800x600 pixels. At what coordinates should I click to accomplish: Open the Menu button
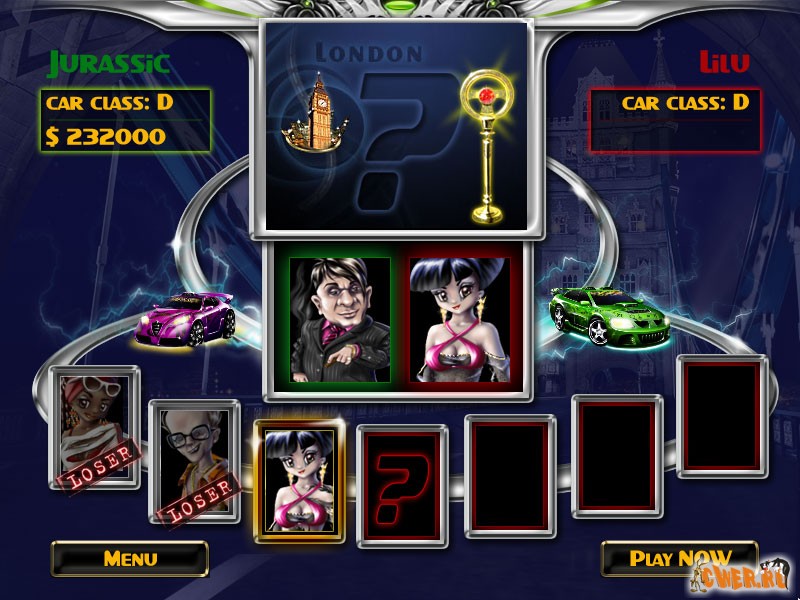point(130,558)
